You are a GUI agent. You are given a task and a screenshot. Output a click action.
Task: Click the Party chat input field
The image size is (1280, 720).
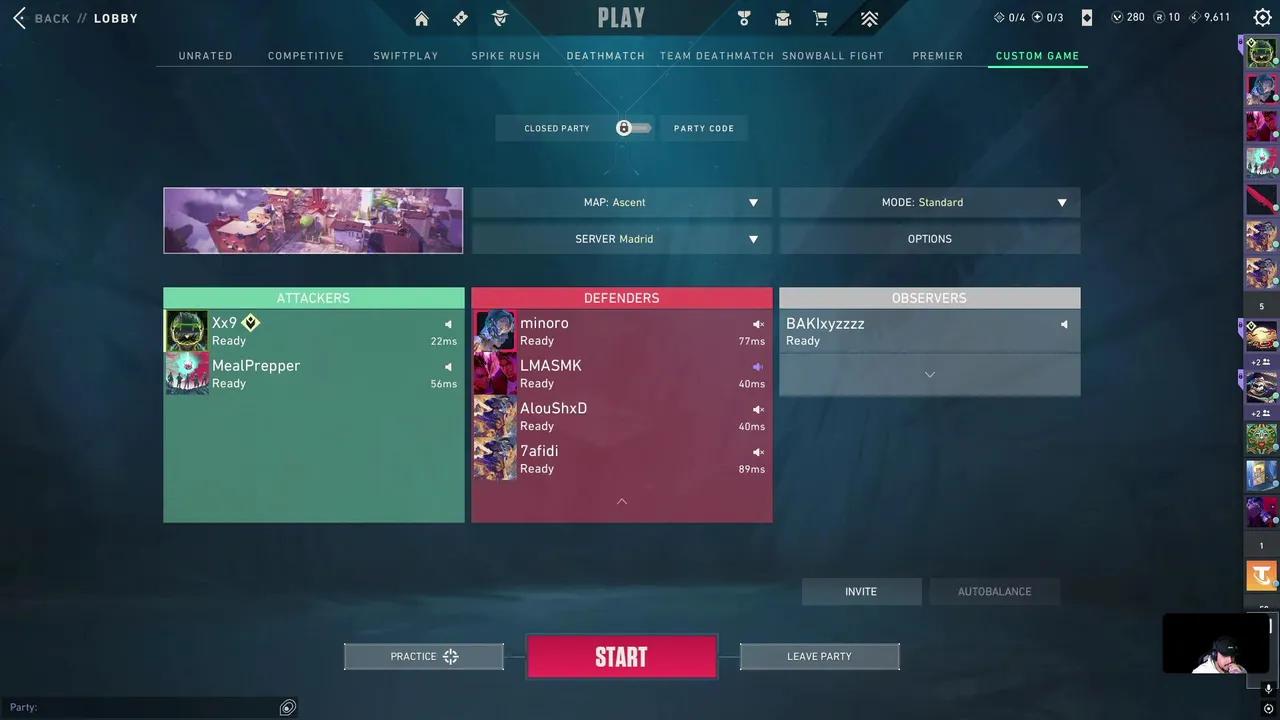150,707
